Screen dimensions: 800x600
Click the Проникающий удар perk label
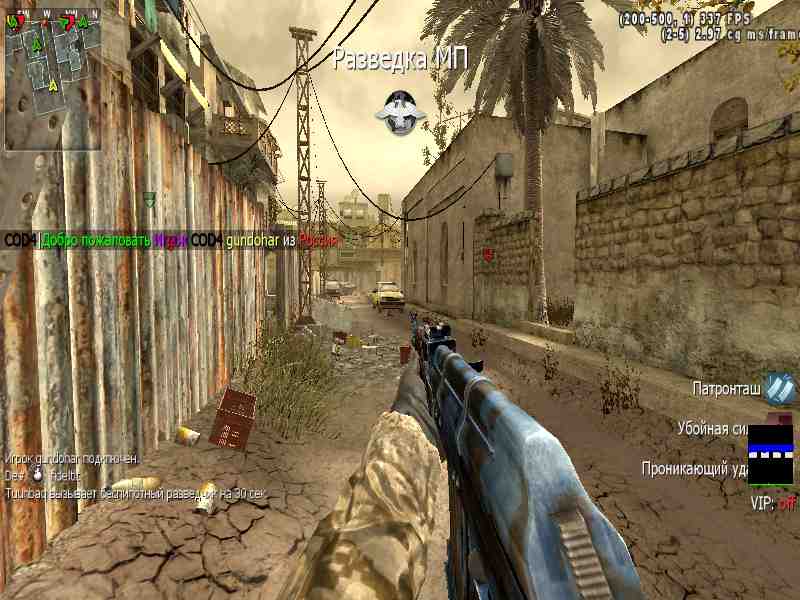point(694,467)
